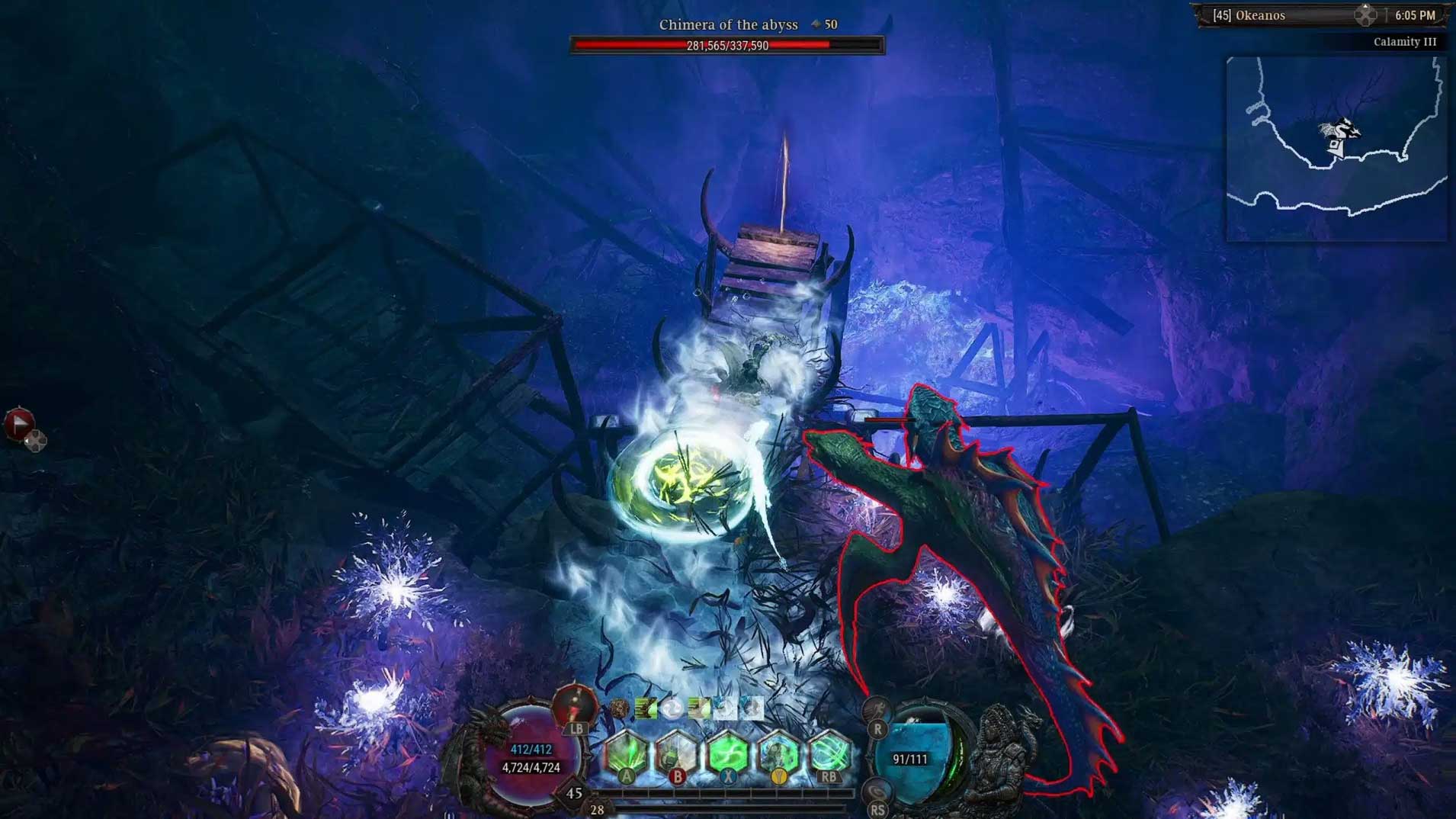Click the LB potion icon above health orb
Image resolution: width=1456 pixels, height=819 pixels.
click(576, 706)
